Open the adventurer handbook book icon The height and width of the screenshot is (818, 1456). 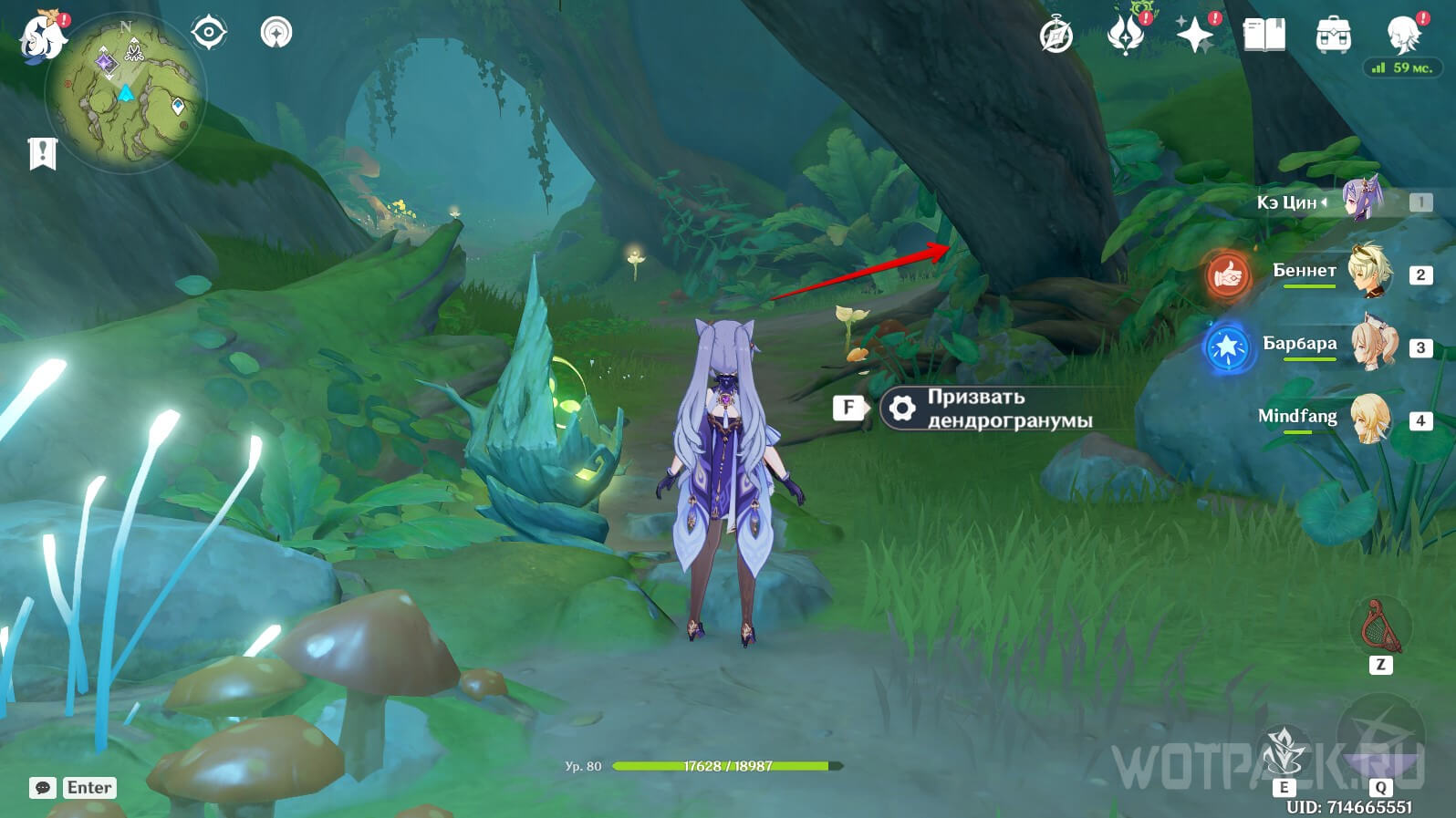[x=1264, y=36]
